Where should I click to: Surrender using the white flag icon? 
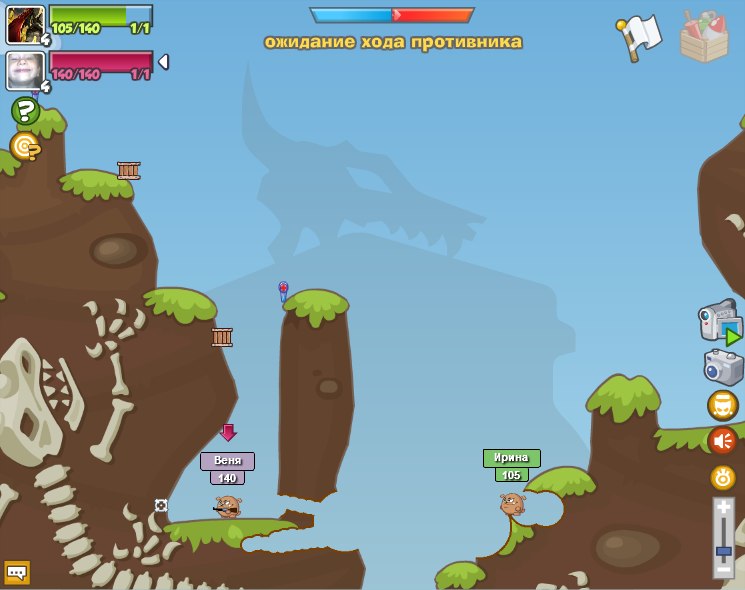[x=639, y=36]
